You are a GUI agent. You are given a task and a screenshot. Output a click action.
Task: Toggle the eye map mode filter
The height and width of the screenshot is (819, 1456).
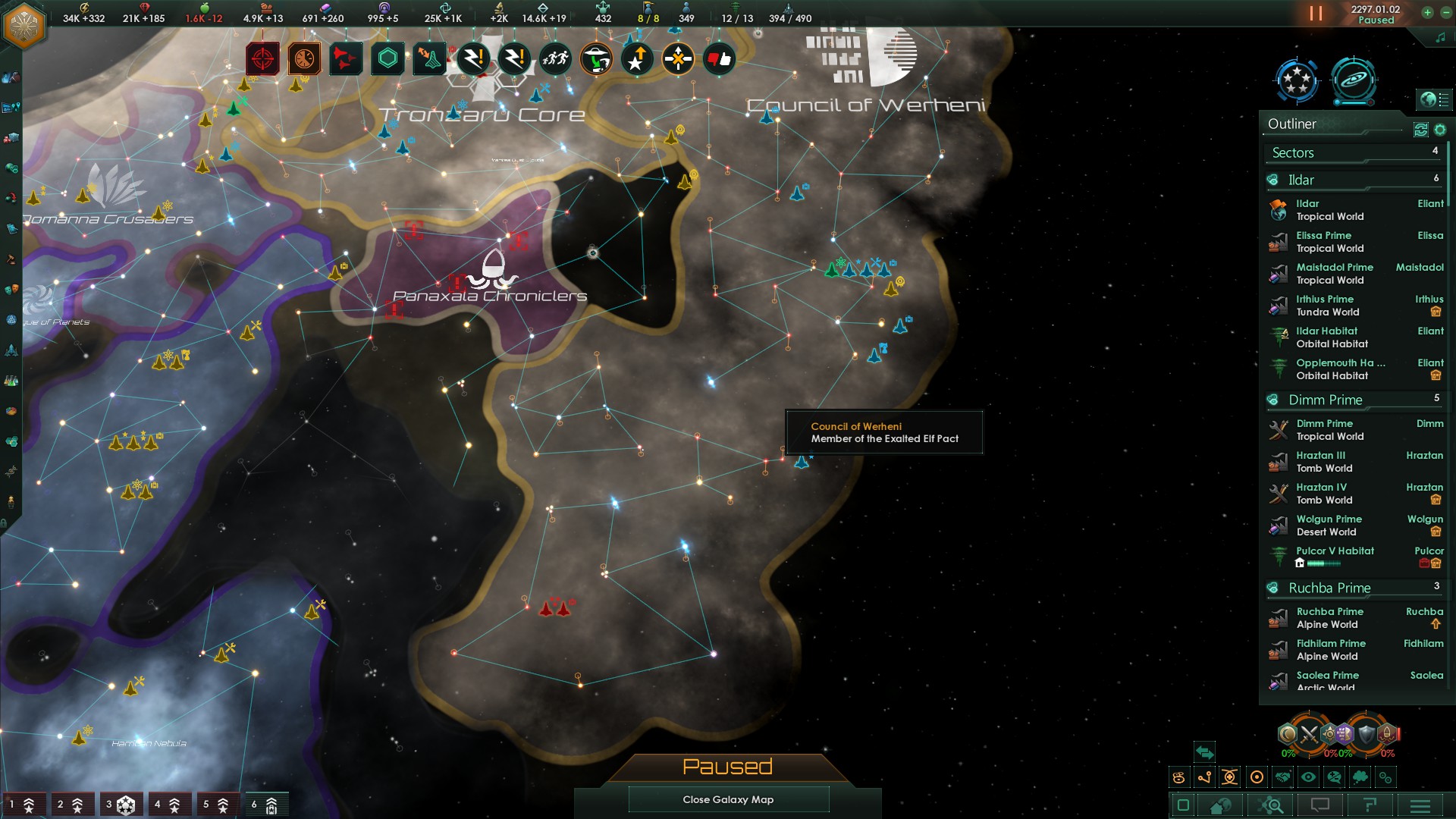(1308, 777)
